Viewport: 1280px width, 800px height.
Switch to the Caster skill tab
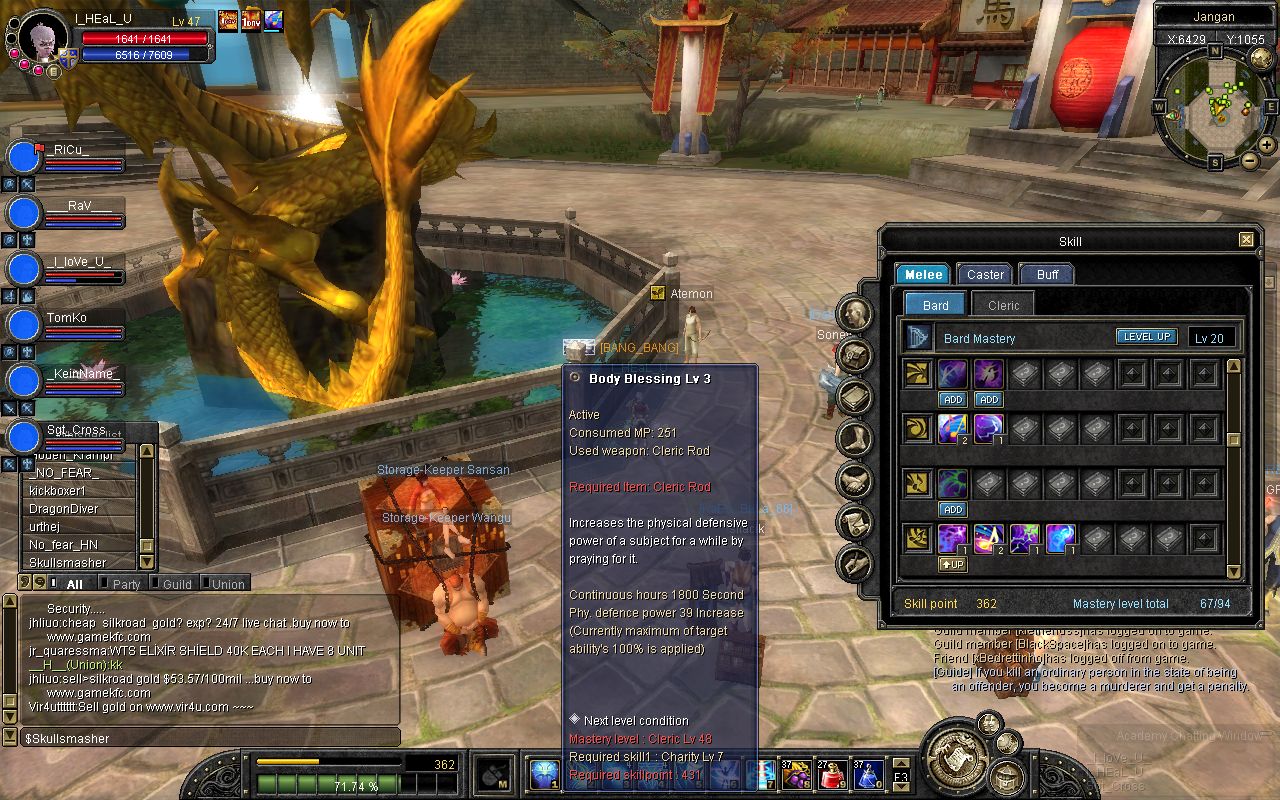985,274
